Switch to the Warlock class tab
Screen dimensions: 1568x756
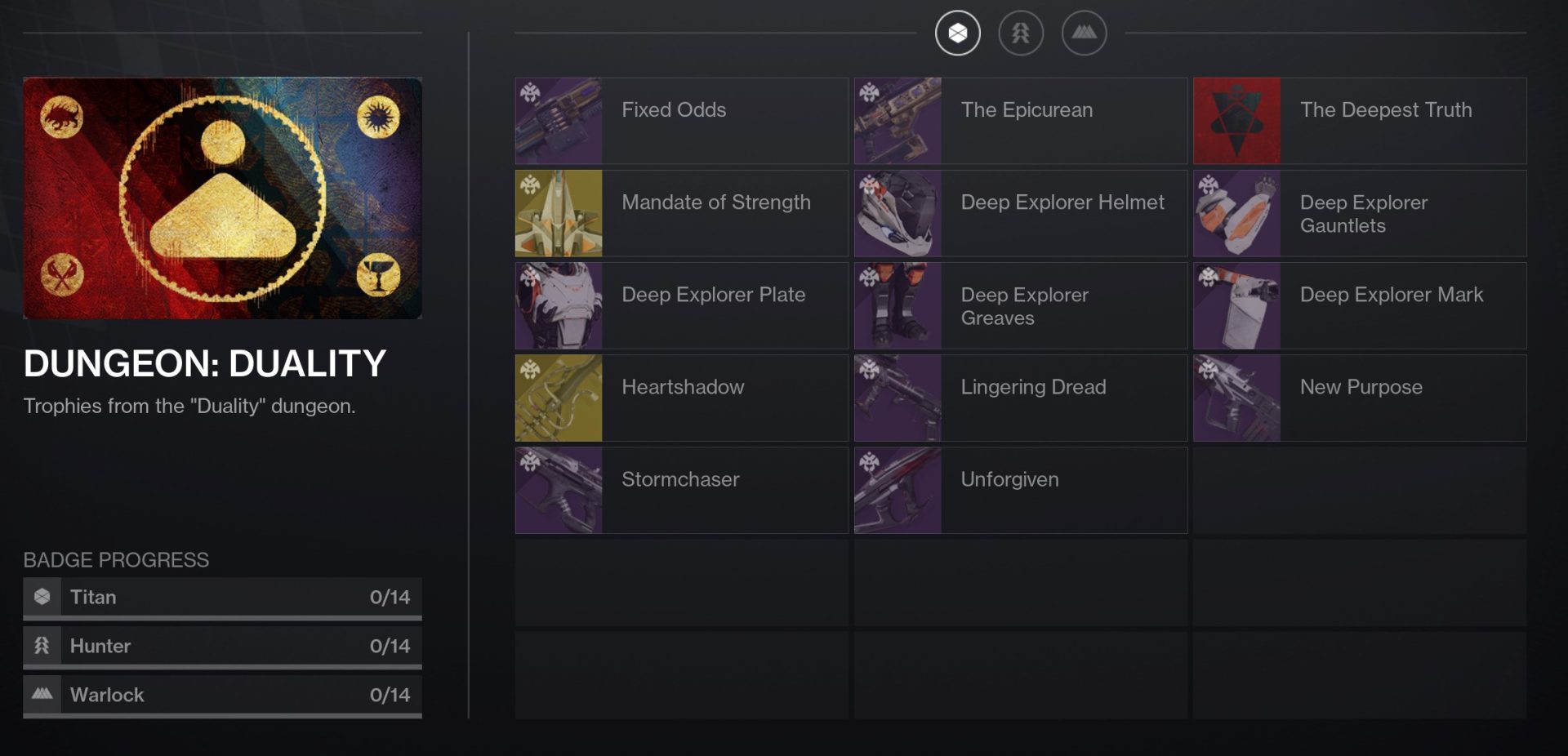point(1084,33)
